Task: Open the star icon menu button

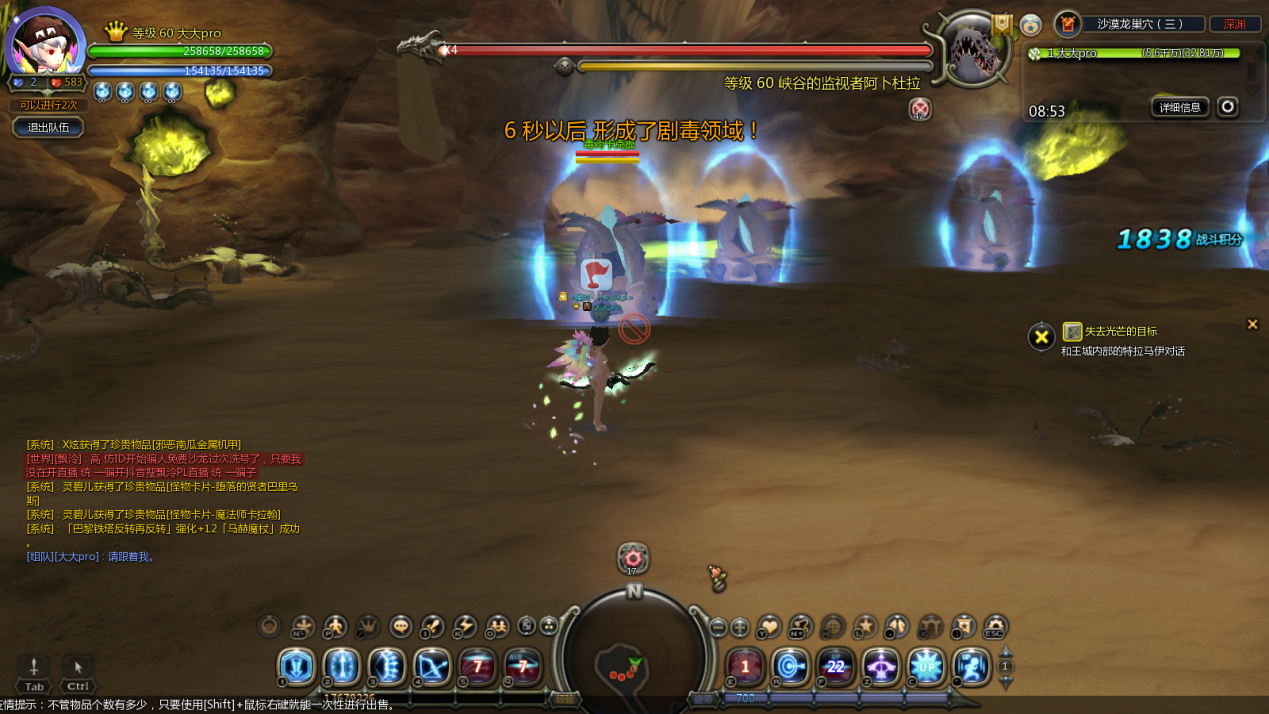Action: 865,627
